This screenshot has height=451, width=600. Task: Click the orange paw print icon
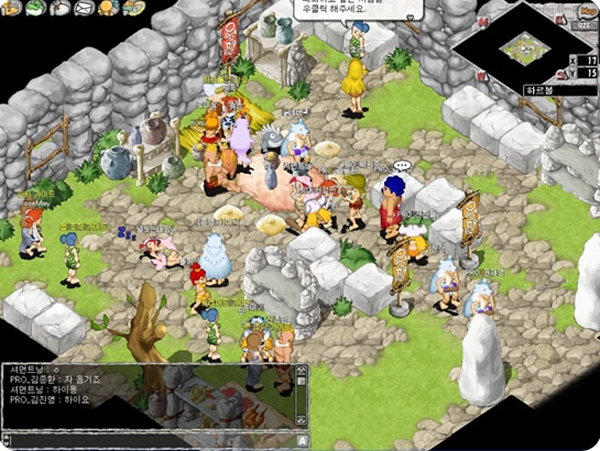107,8
